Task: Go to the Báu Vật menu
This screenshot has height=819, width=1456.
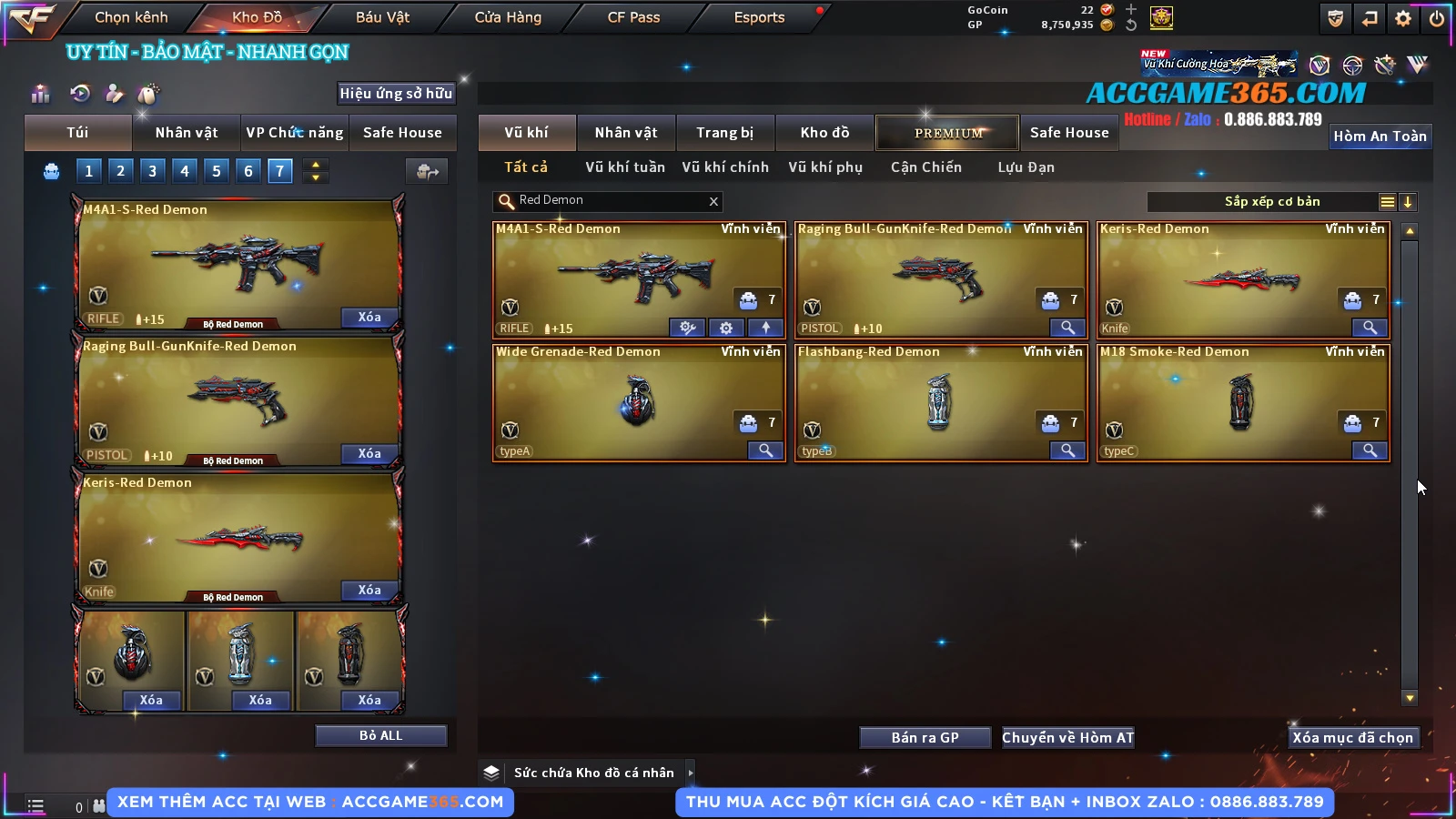Action: click(382, 17)
